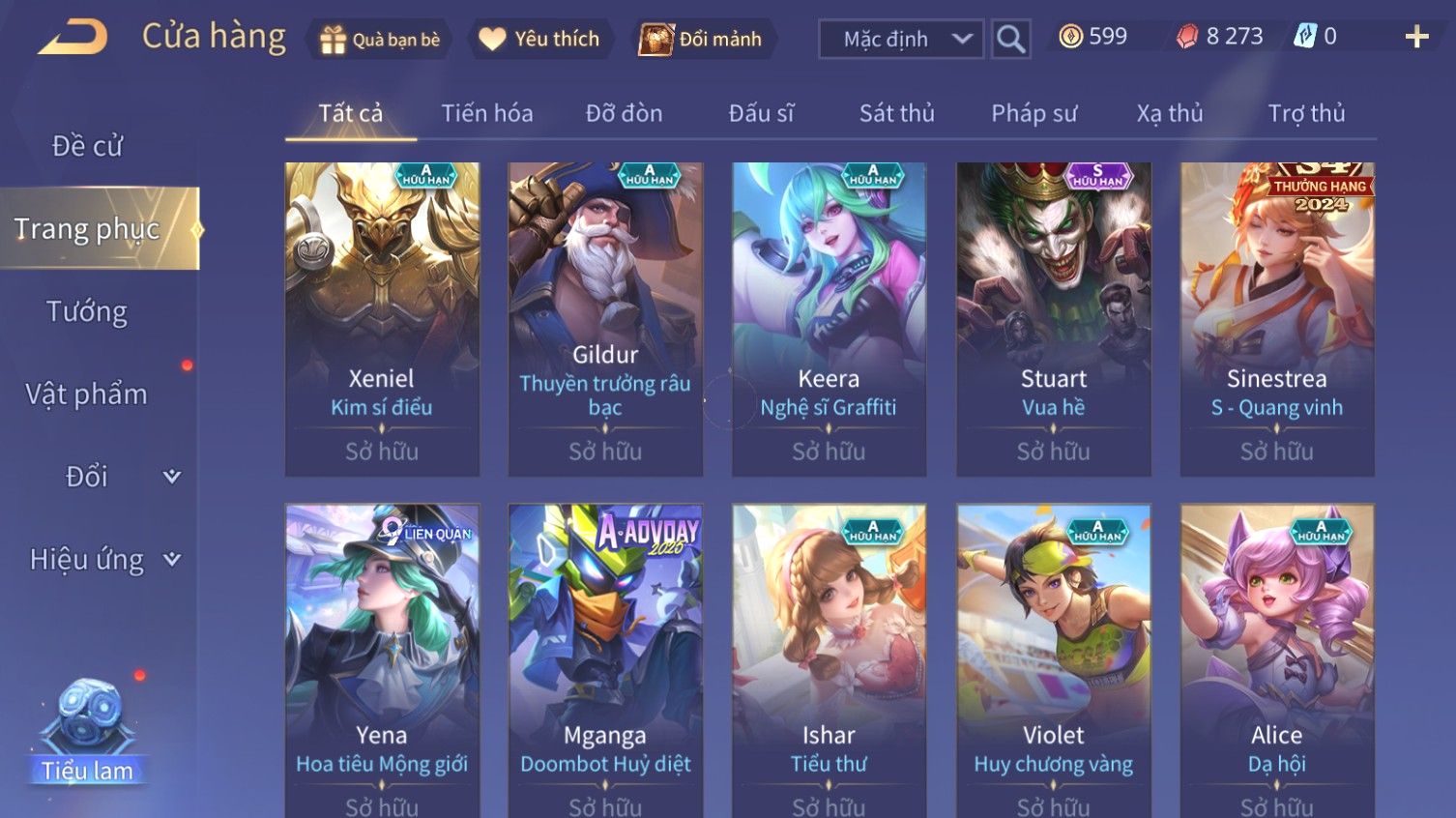Open the Tiểu lam helper icon
The image size is (1456, 818).
(x=87, y=728)
